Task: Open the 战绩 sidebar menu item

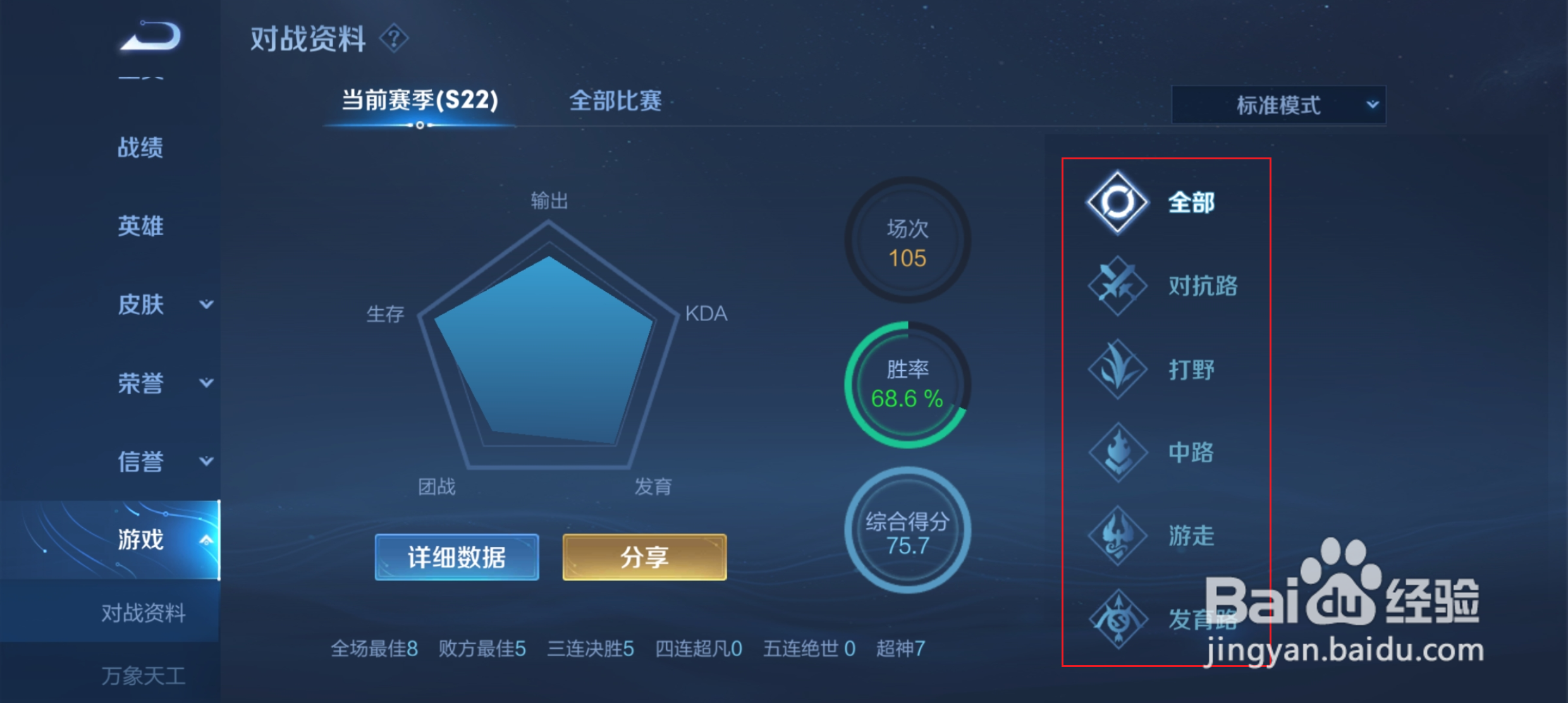Action: tap(142, 147)
